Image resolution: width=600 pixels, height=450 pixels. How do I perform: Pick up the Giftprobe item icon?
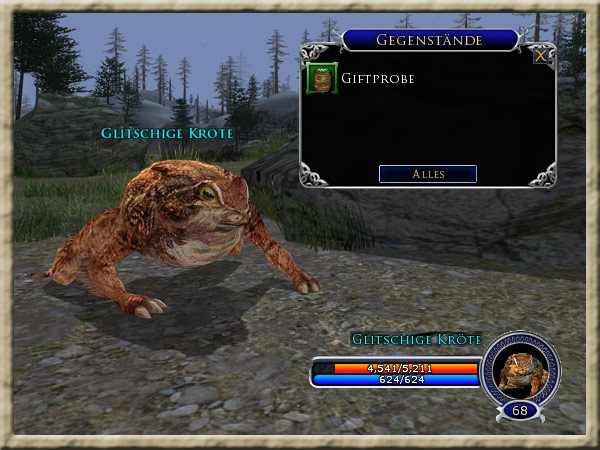[x=322, y=78]
